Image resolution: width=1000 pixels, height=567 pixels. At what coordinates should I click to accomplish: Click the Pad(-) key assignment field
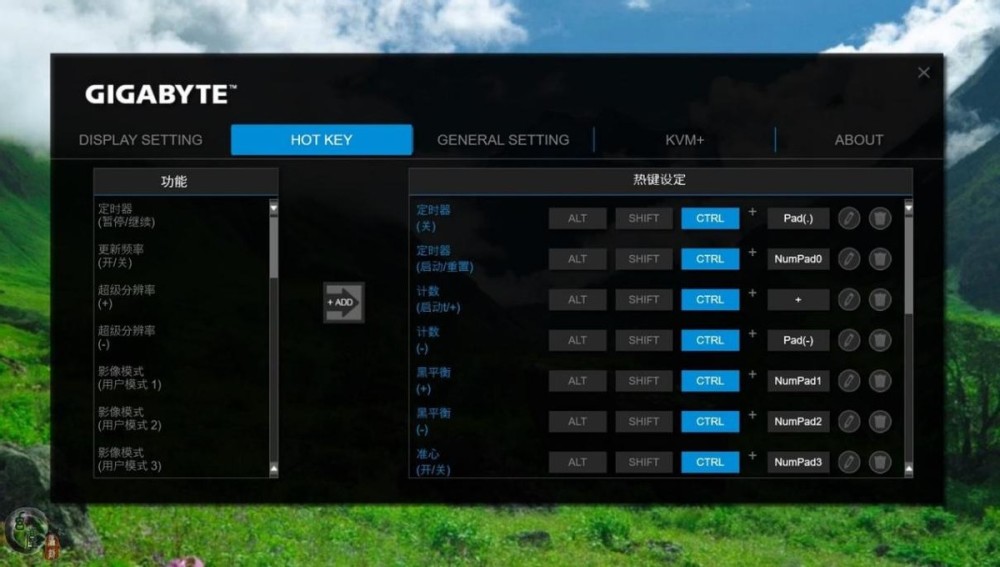pos(798,340)
